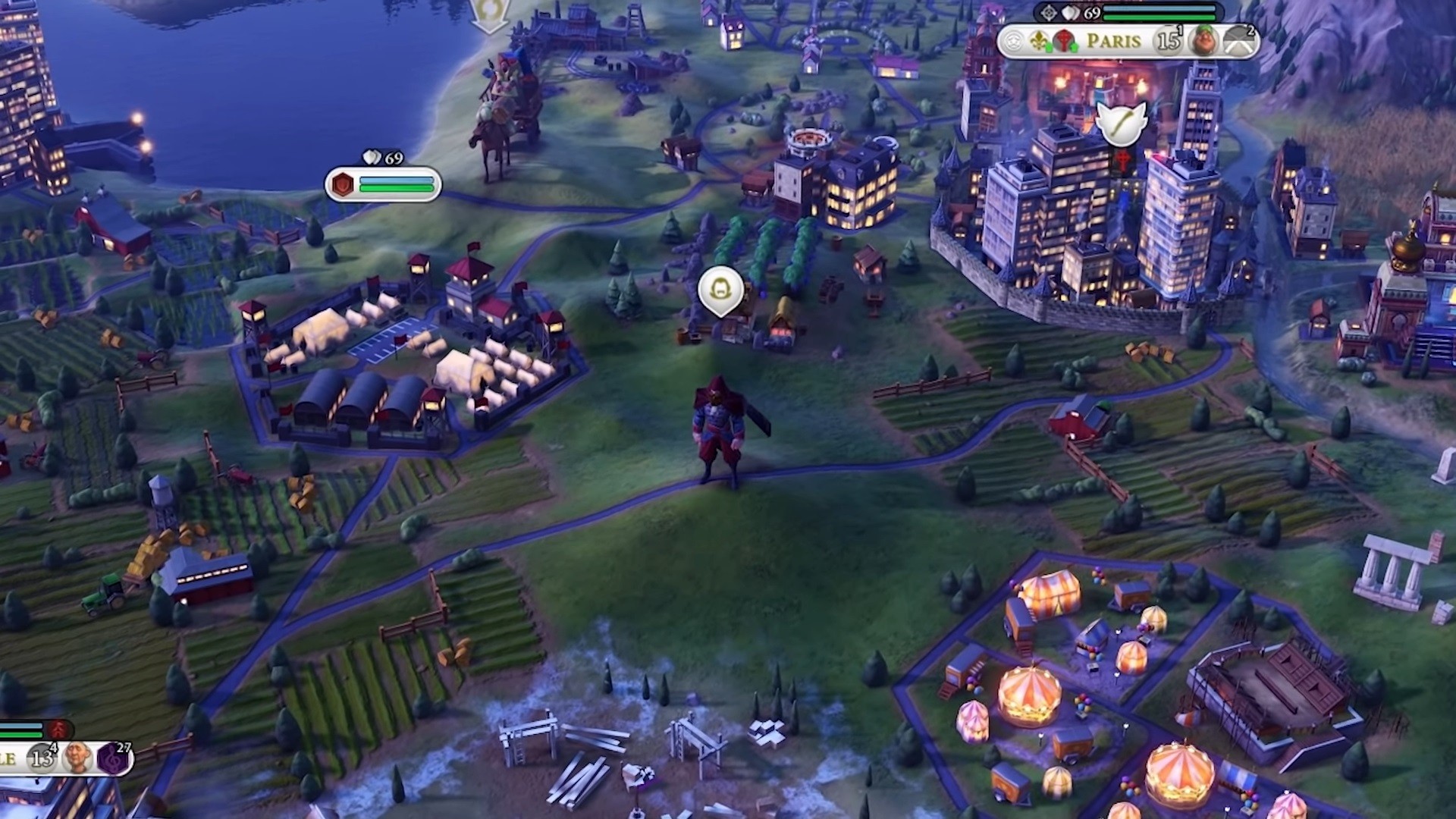The width and height of the screenshot is (1456, 819).
Task: Click the population number 13 on city banner
Action: [x=42, y=758]
